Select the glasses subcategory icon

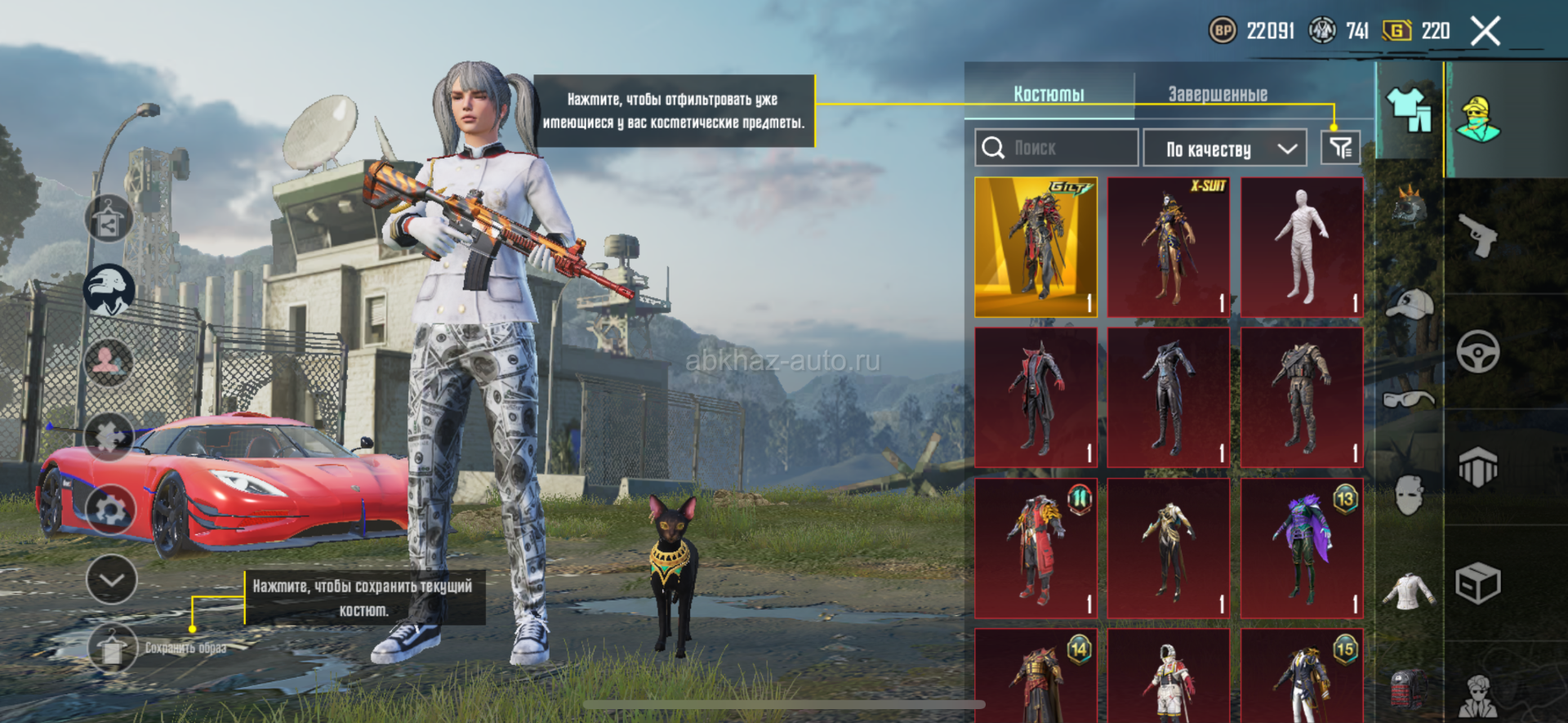[1410, 399]
